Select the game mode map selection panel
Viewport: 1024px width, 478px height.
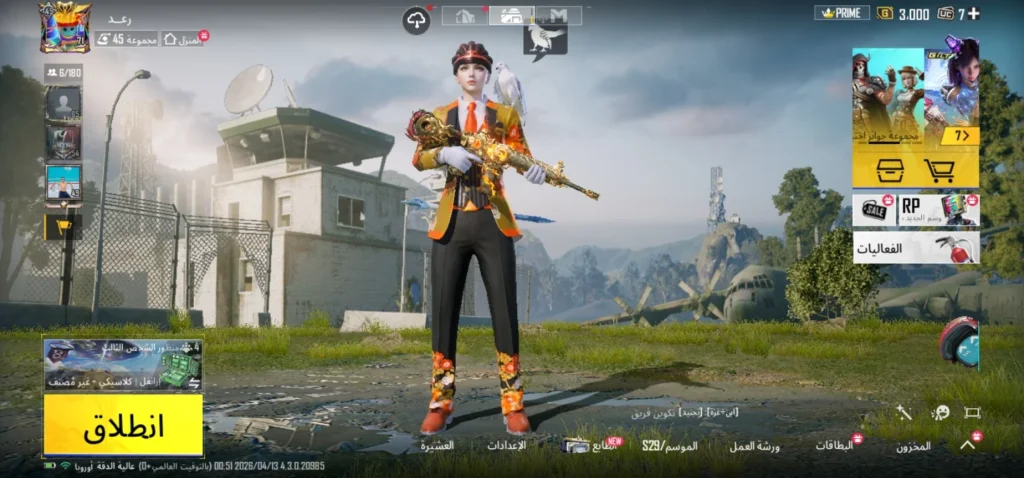(x=123, y=366)
